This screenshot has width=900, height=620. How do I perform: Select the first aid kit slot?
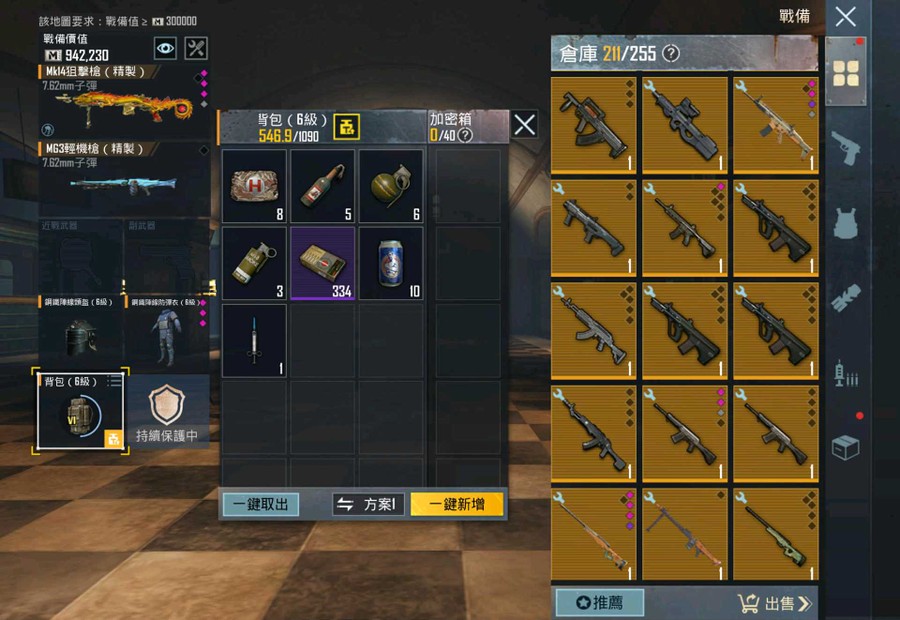click(254, 186)
